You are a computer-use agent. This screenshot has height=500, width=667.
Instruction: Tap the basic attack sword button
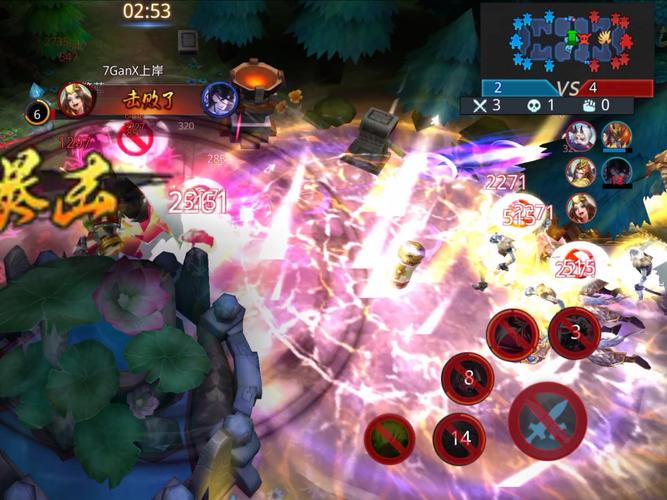pos(548,419)
